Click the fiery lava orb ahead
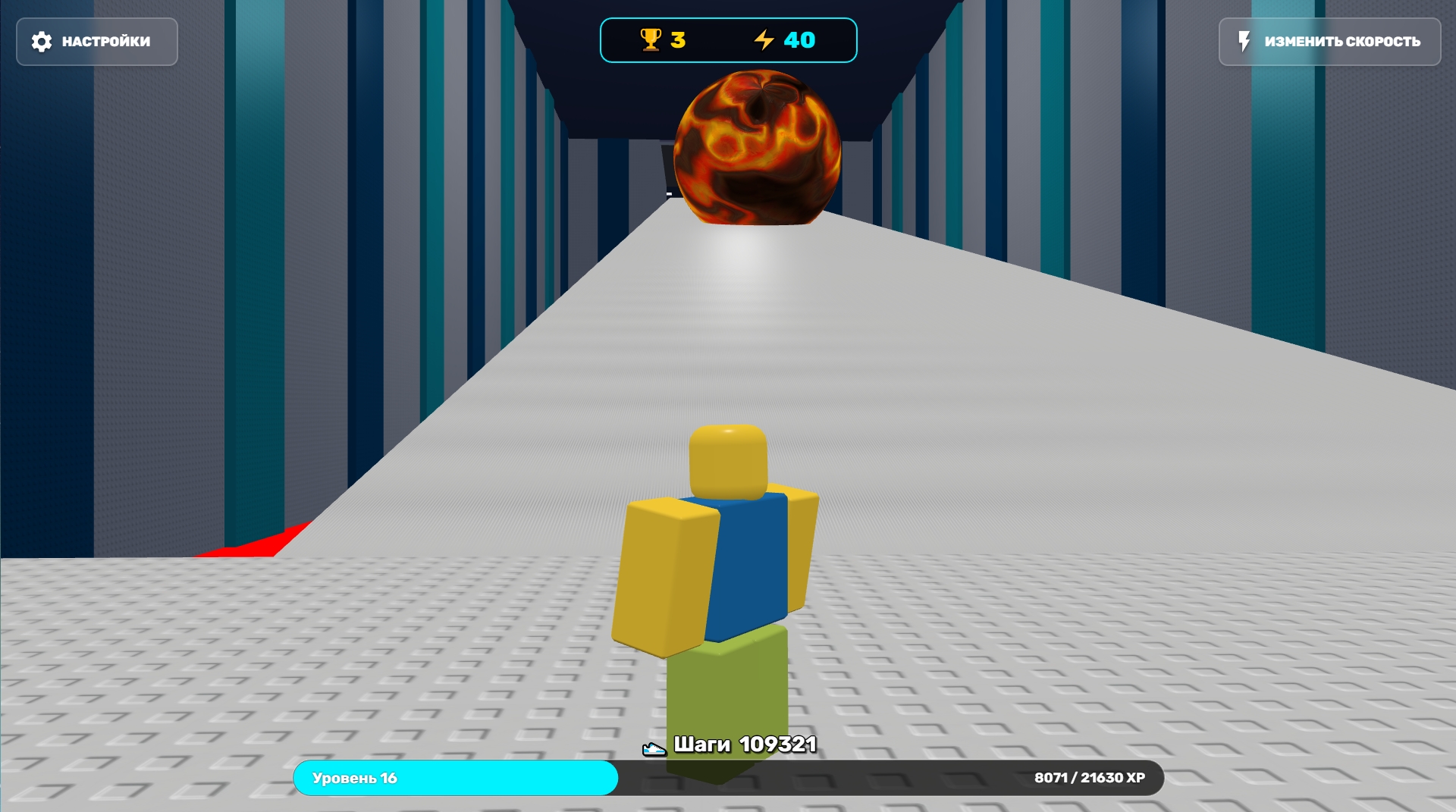1456x812 pixels. 758,148
